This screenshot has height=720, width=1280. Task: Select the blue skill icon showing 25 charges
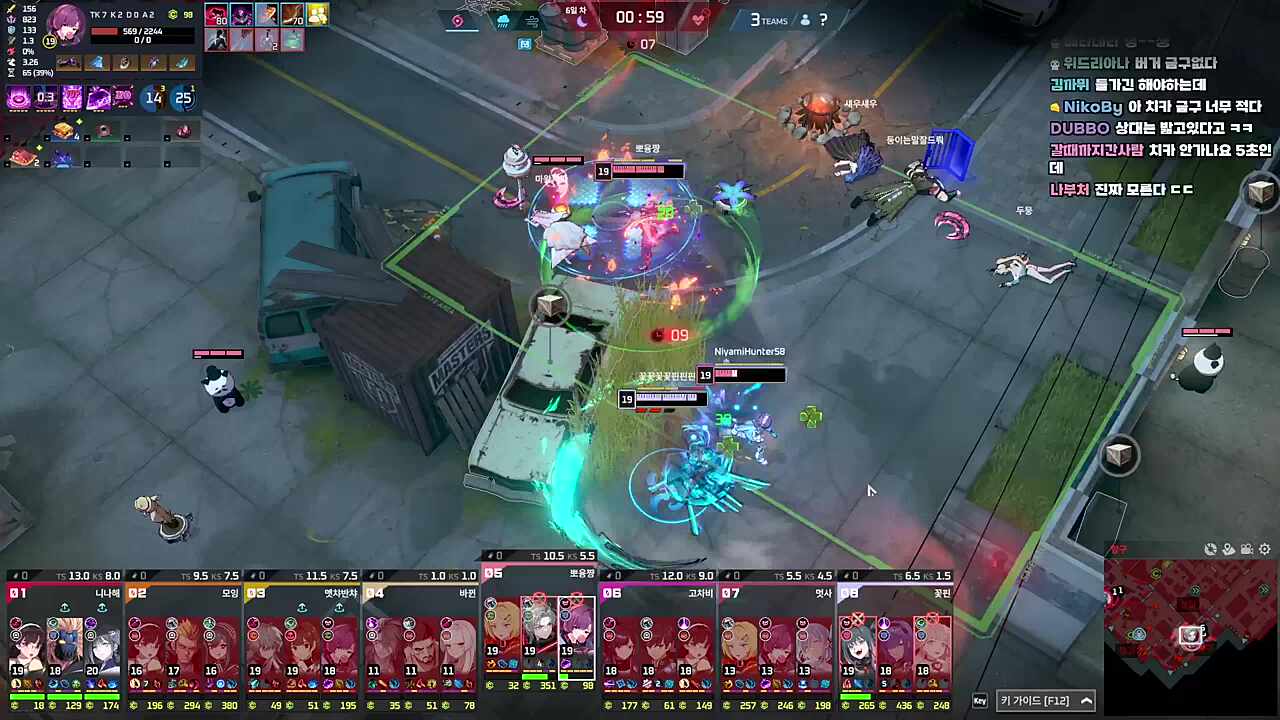183,98
